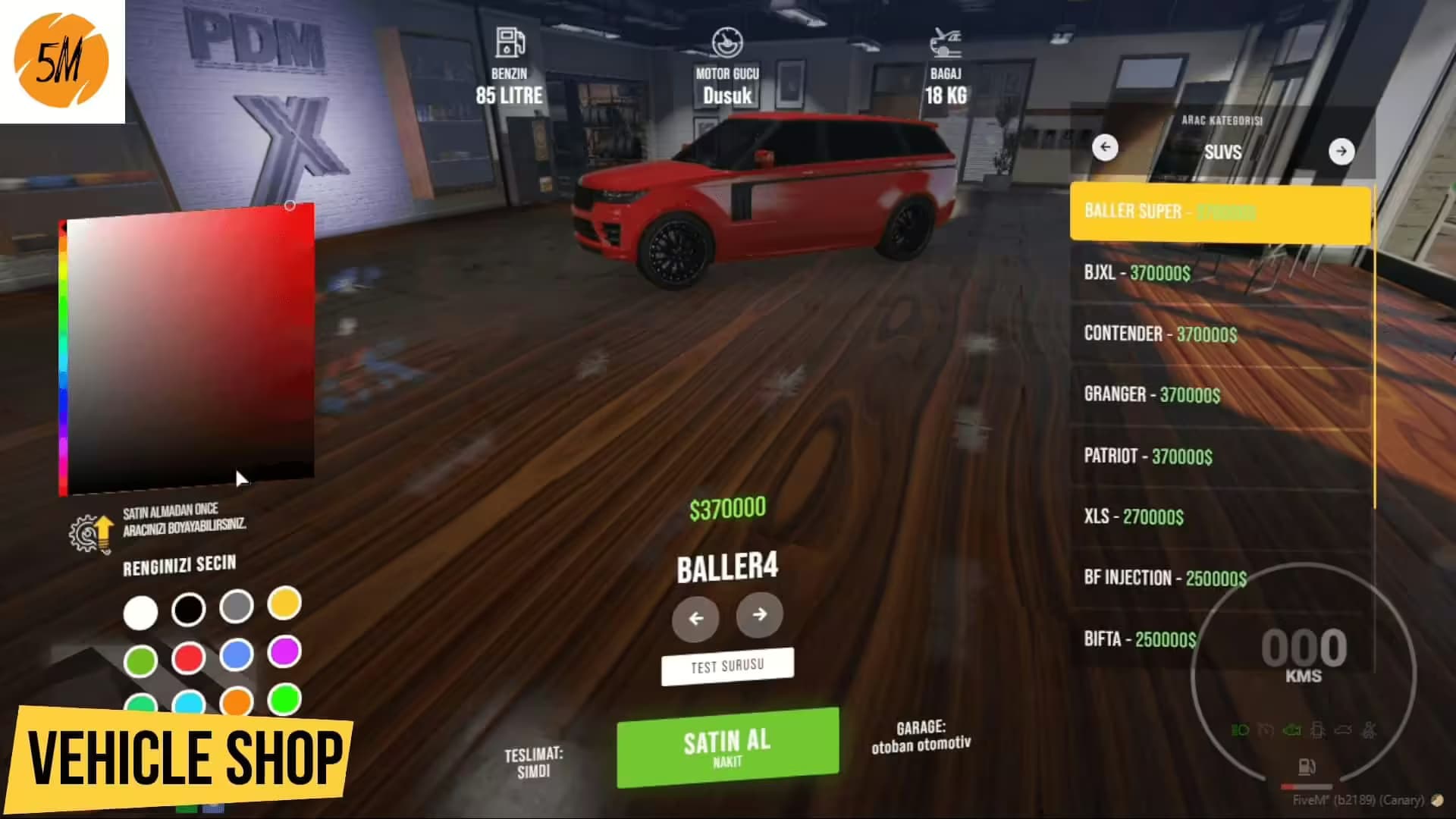
Task: Click the seatbelt icon on the speedometer dial
Action: point(1370,730)
